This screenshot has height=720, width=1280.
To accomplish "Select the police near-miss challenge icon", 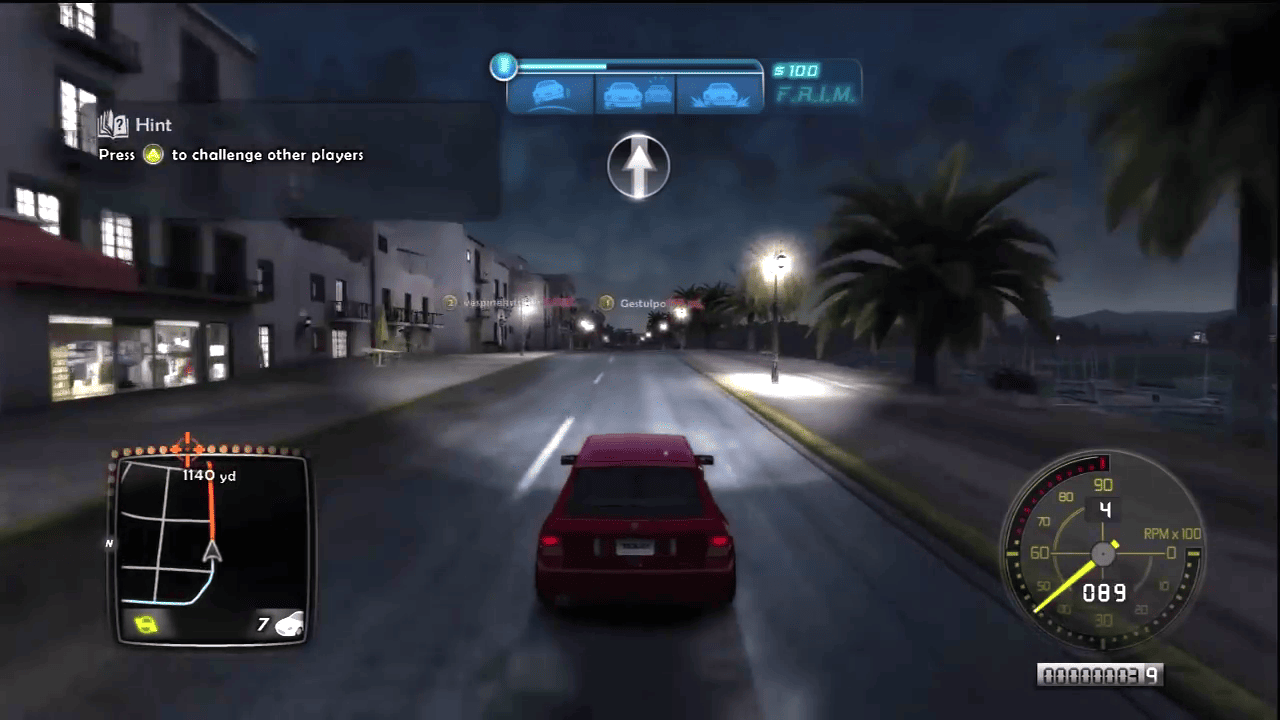I will click(636, 95).
